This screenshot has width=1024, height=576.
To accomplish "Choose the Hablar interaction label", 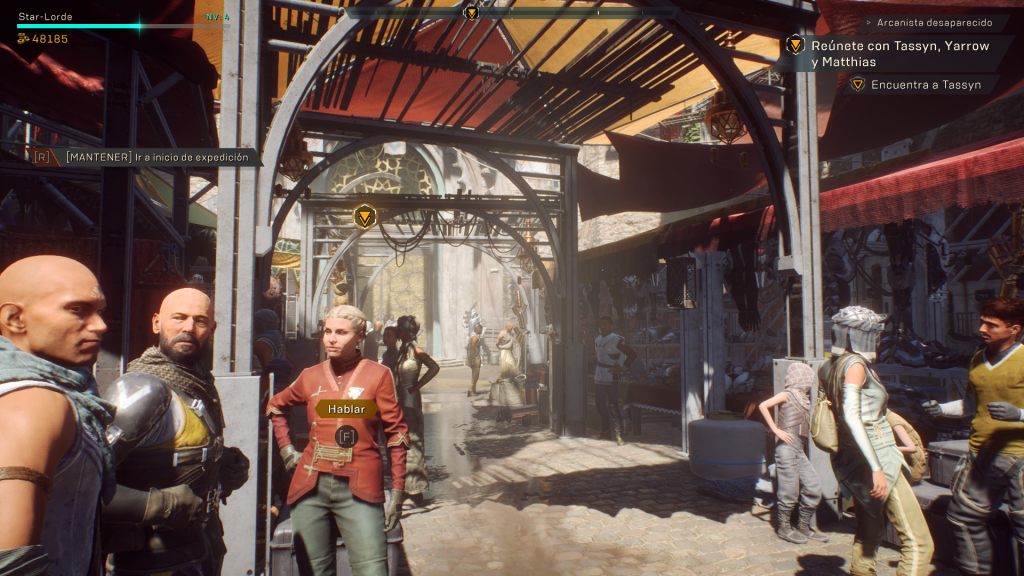I will (x=346, y=408).
